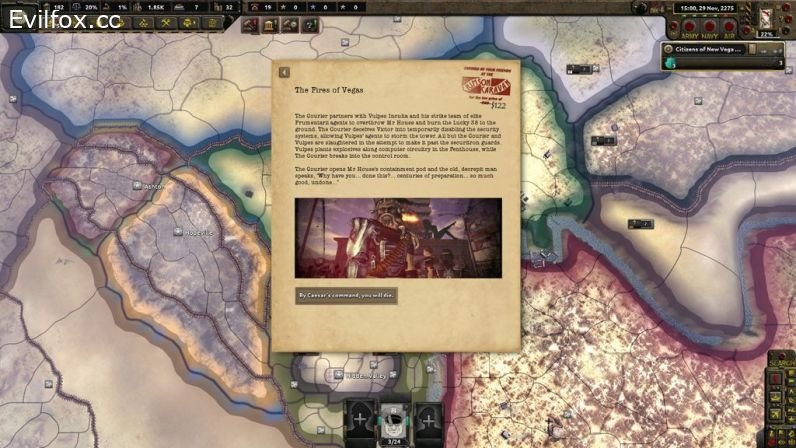Viewport: 796px width, 448px height.
Task: Open the building-icon government menu
Action: pyautogui.click(x=270, y=24)
